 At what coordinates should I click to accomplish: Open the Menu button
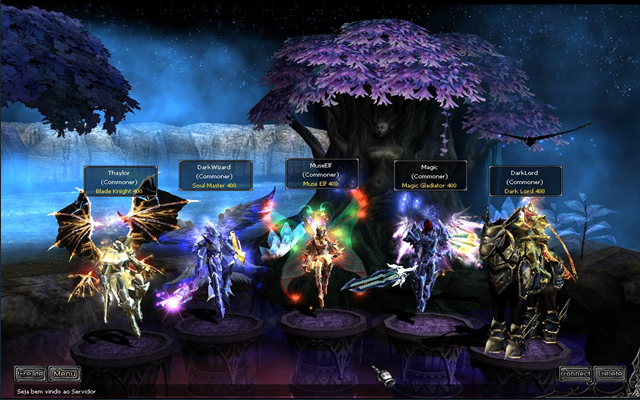coord(64,374)
